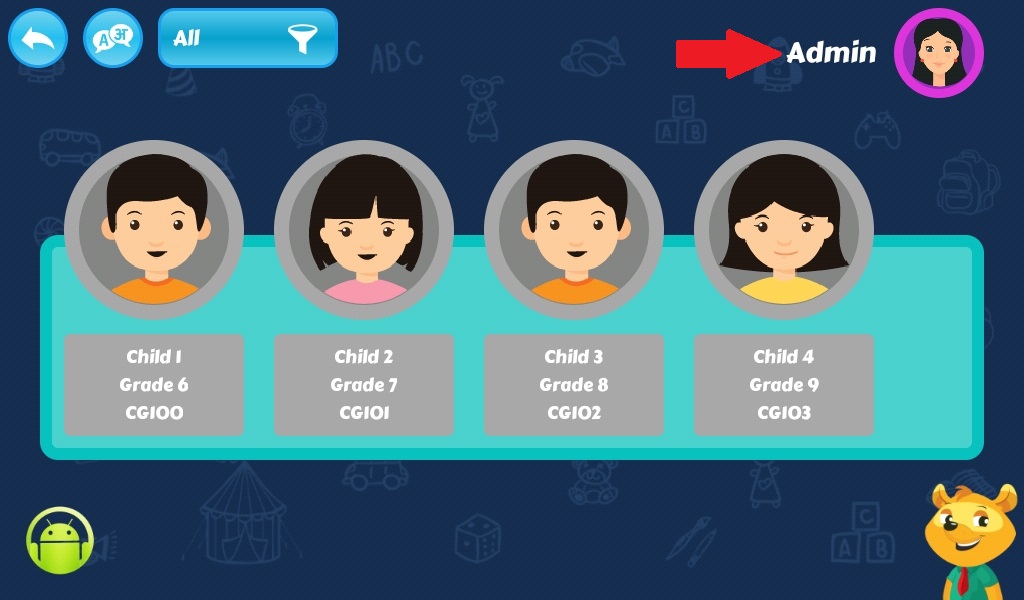Open the Child 3 Grade 8 card
Viewport: 1024px width, 600px height.
(x=574, y=385)
